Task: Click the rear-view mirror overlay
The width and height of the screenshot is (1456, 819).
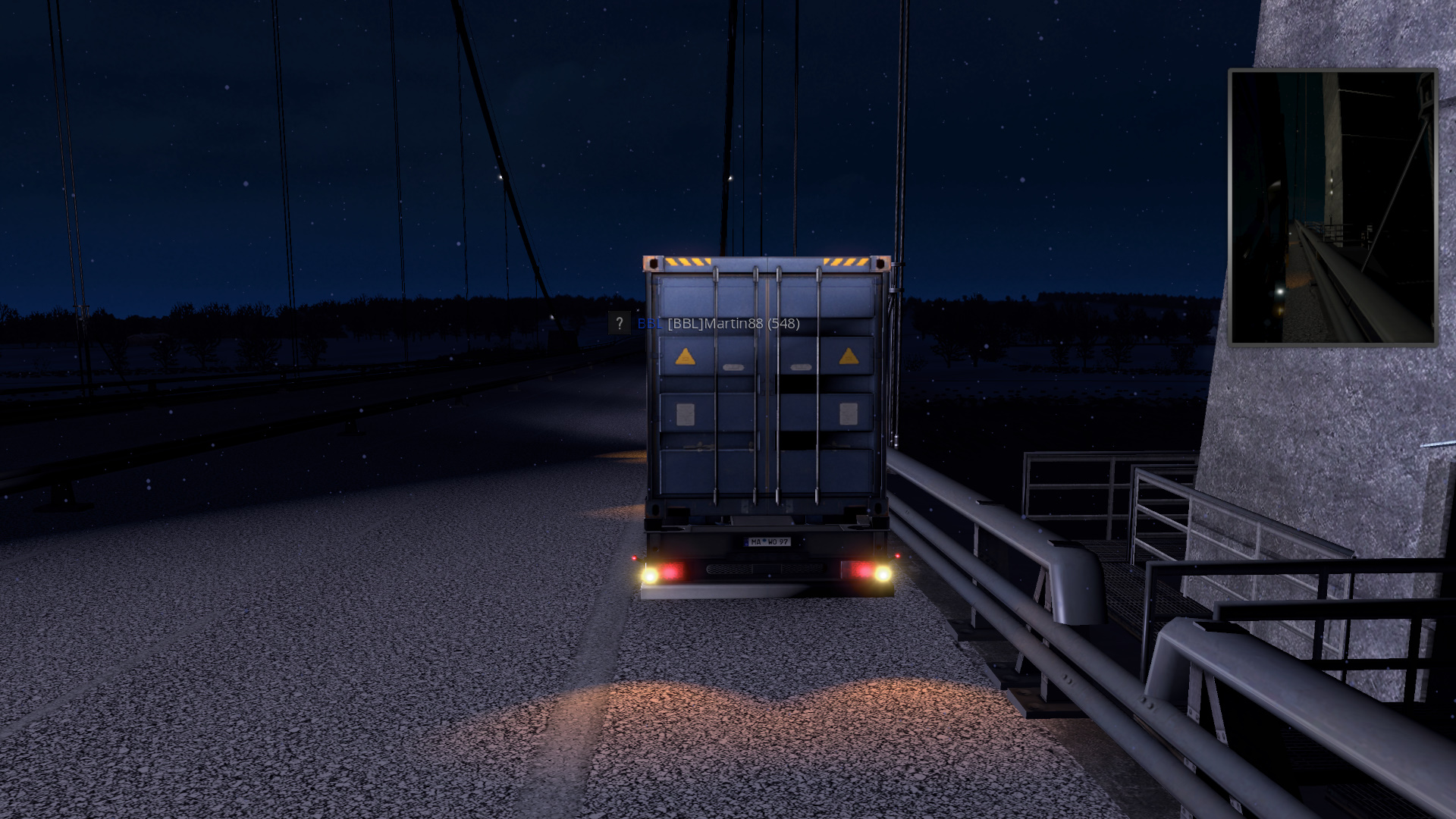Action: [x=1332, y=207]
